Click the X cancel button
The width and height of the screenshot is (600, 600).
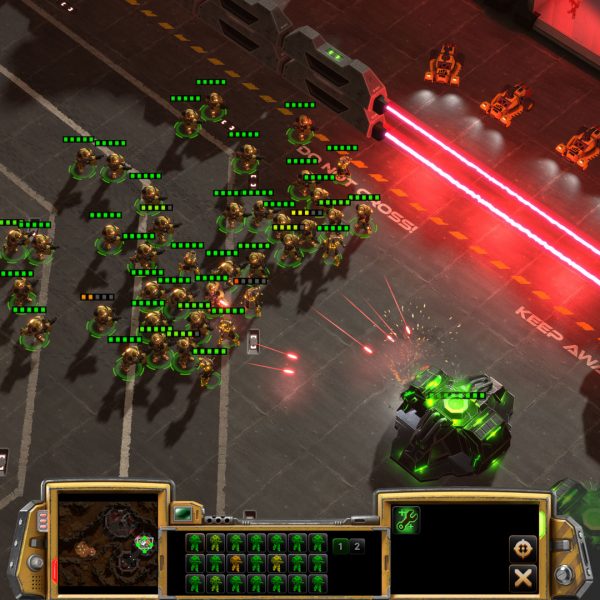tap(521, 577)
